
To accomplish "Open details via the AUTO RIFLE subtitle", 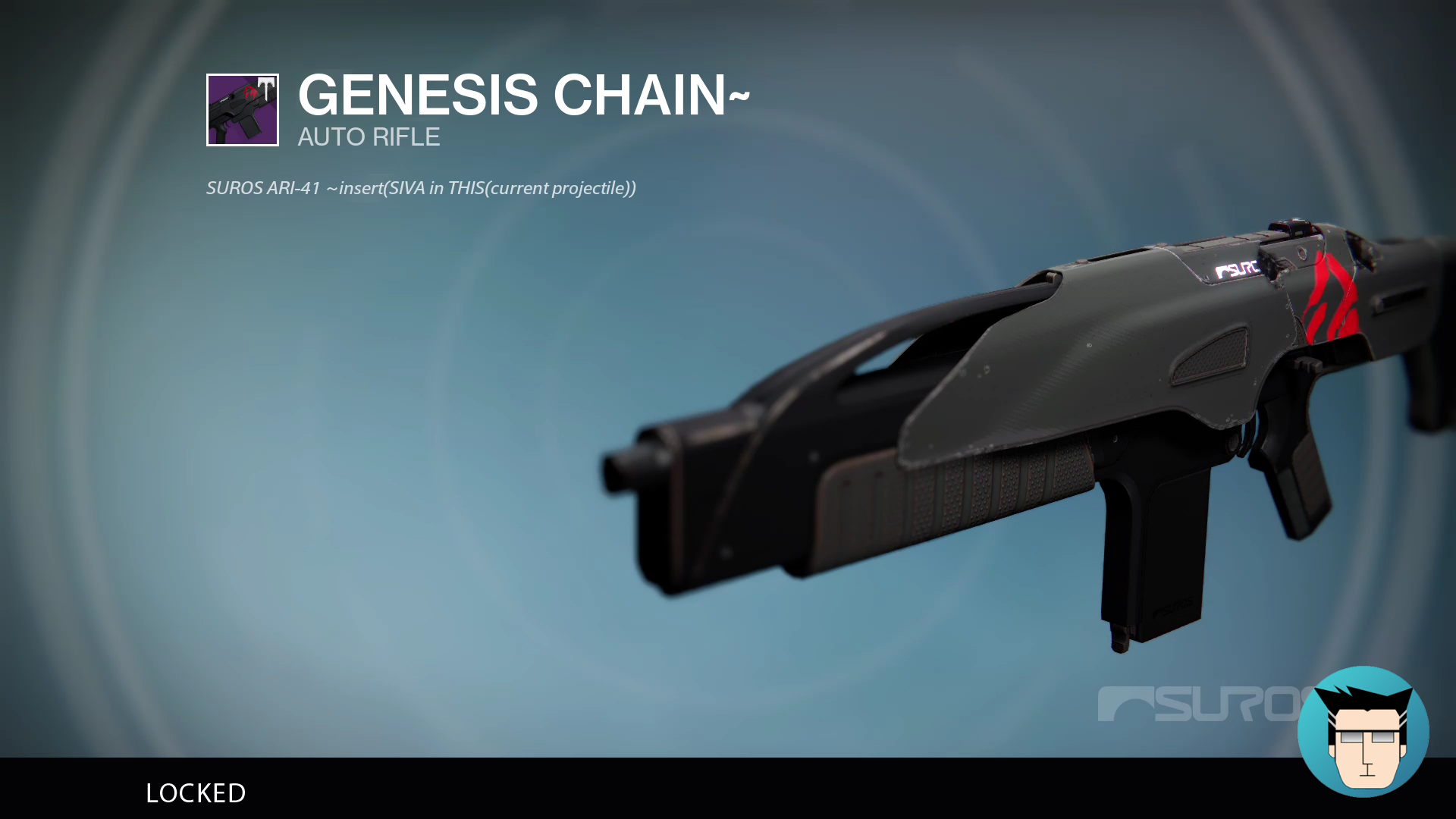I will tap(368, 137).
